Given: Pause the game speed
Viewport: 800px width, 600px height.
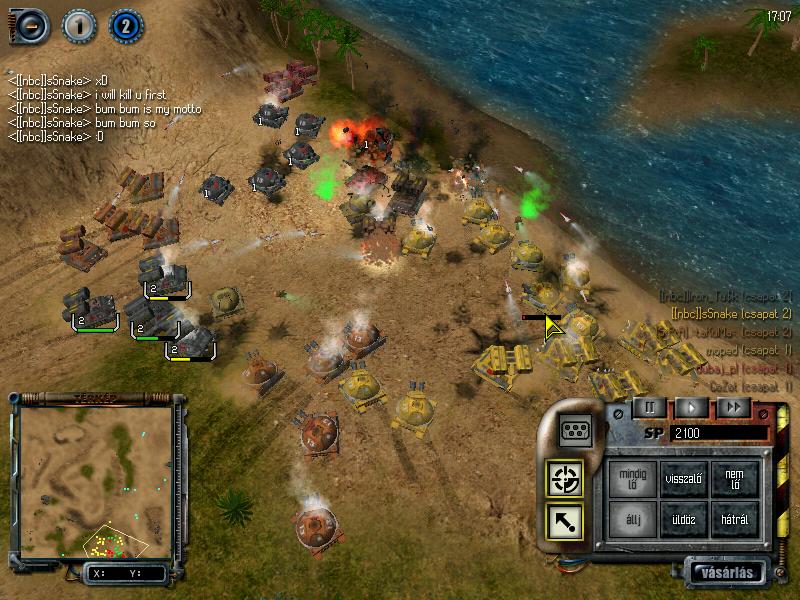Looking at the screenshot, I should point(649,407).
